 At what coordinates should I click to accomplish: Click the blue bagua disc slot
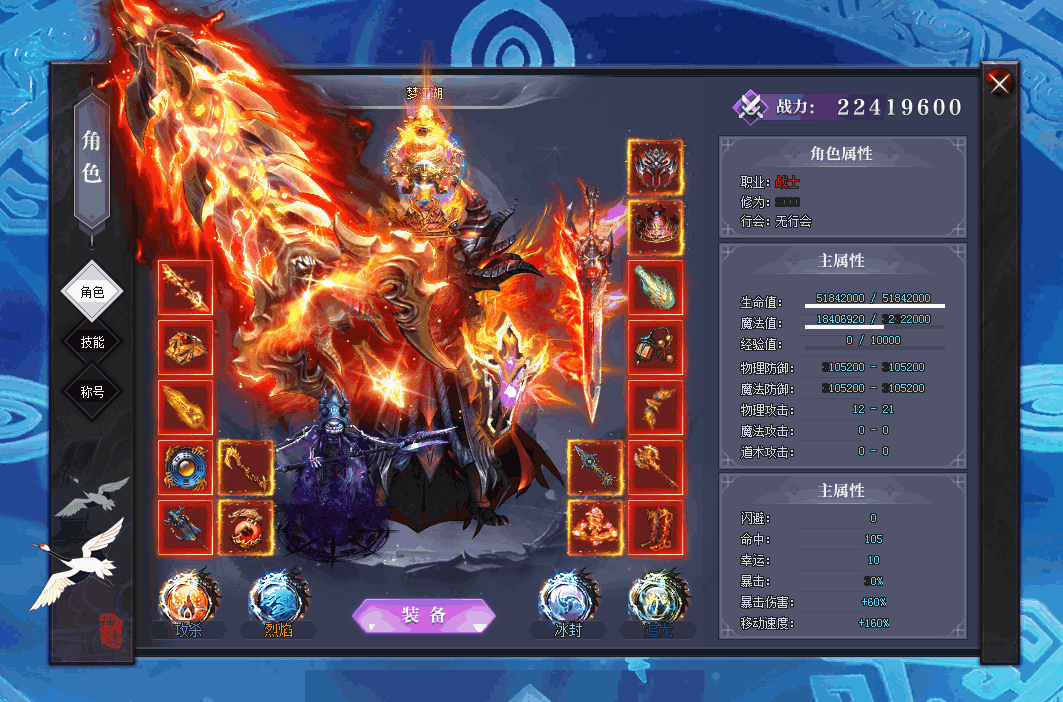tap(185, 467)
